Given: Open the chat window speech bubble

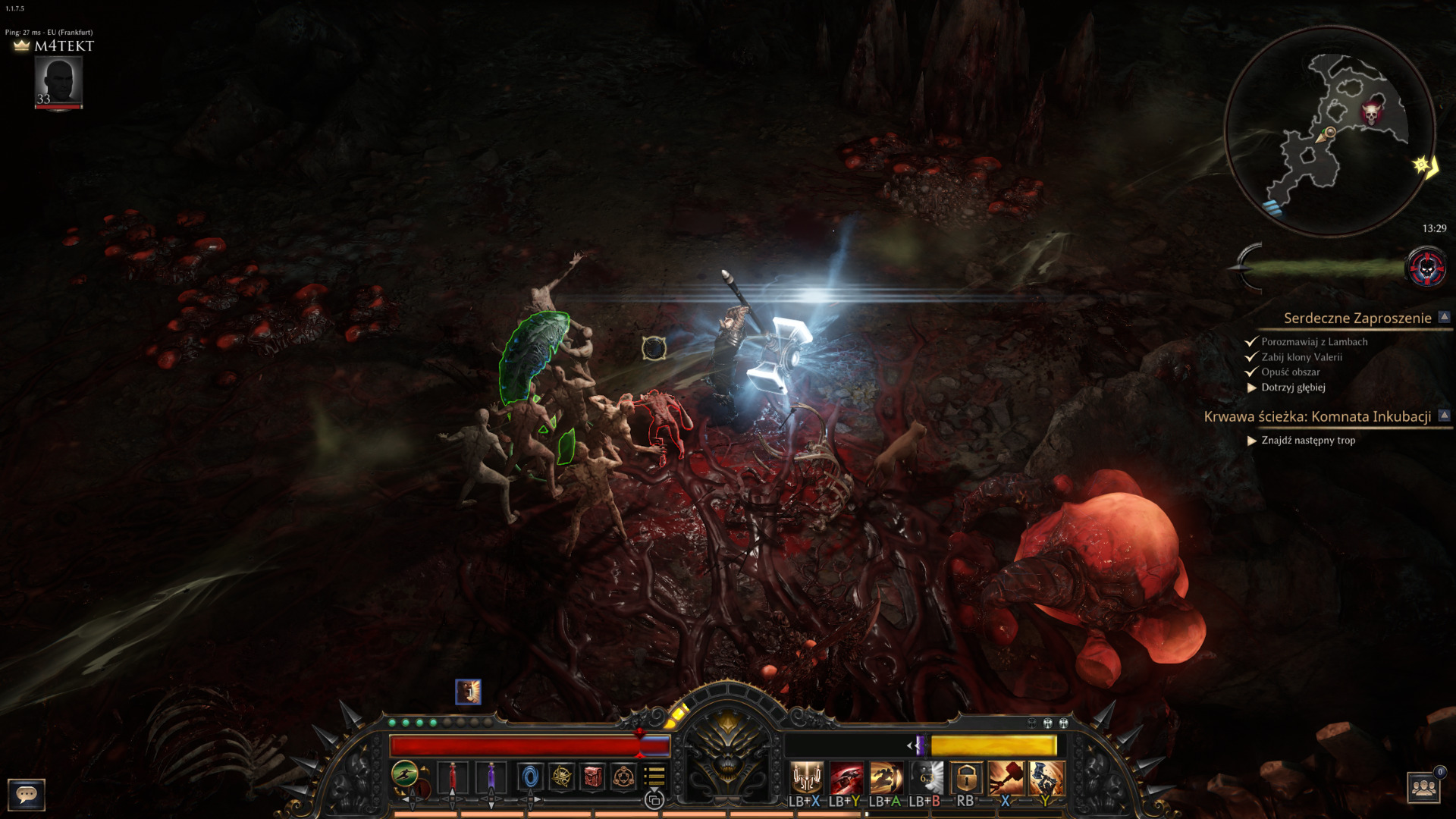Looking at the screenshot, I should click(27, 794).
